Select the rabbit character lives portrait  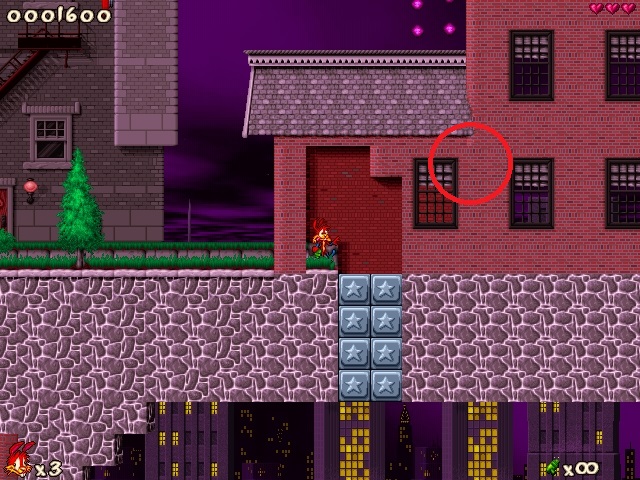point(17,460)
